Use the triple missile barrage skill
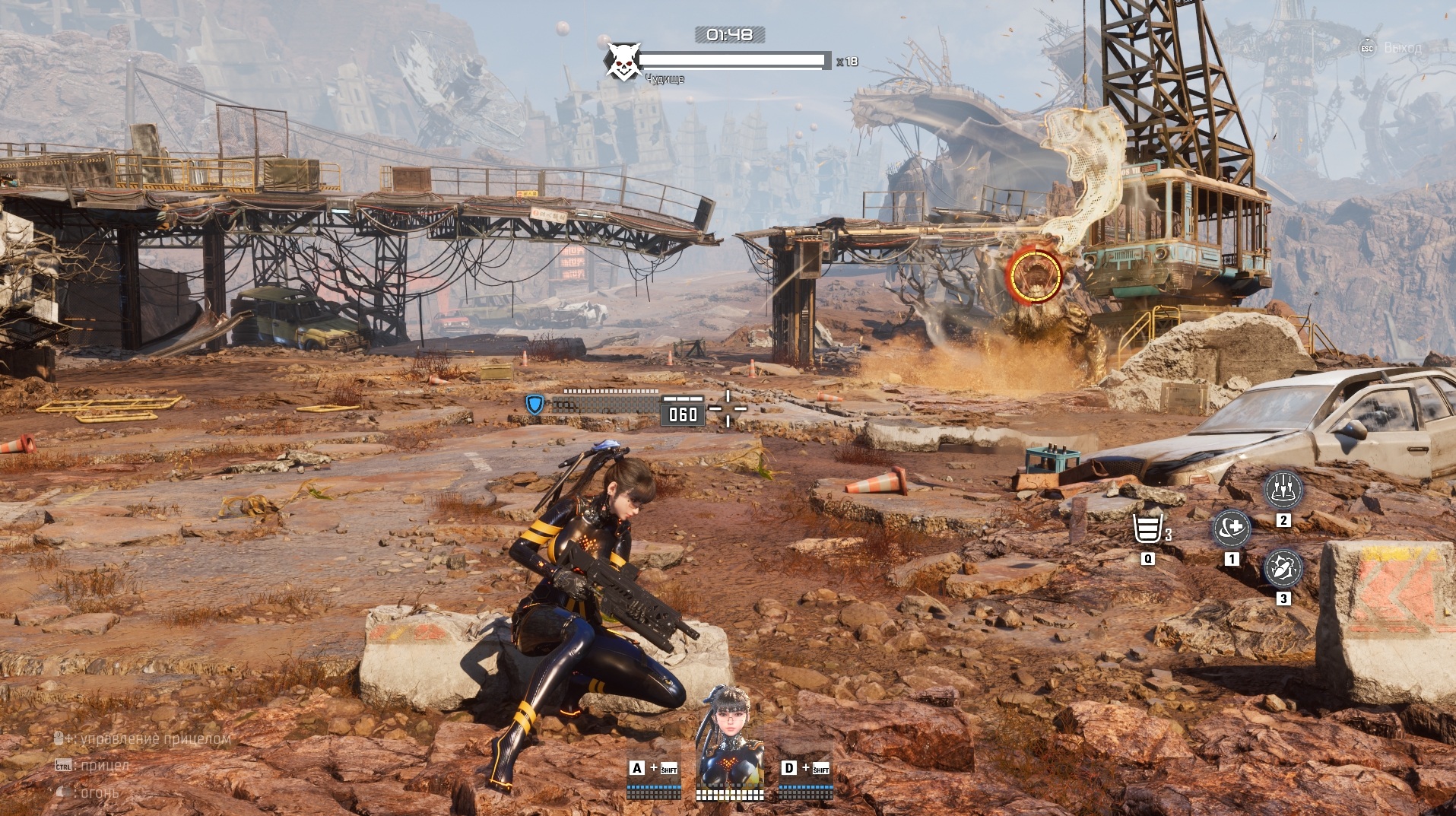Viewport: 1456px width, 816px height. point(1283,489)
